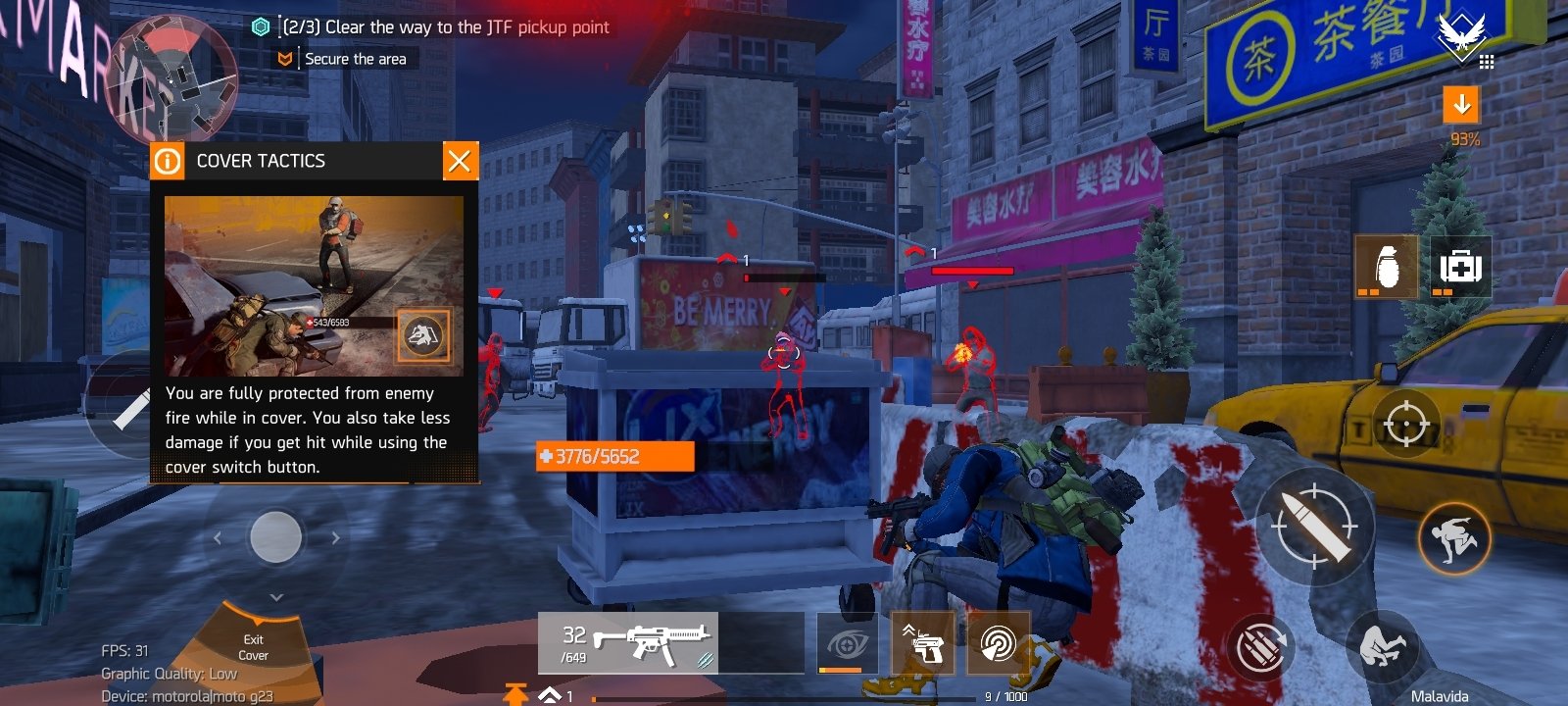This screenshot has height=706, width=1568.
Task: Tap the movement joystick knob
Action: (275, 537)
